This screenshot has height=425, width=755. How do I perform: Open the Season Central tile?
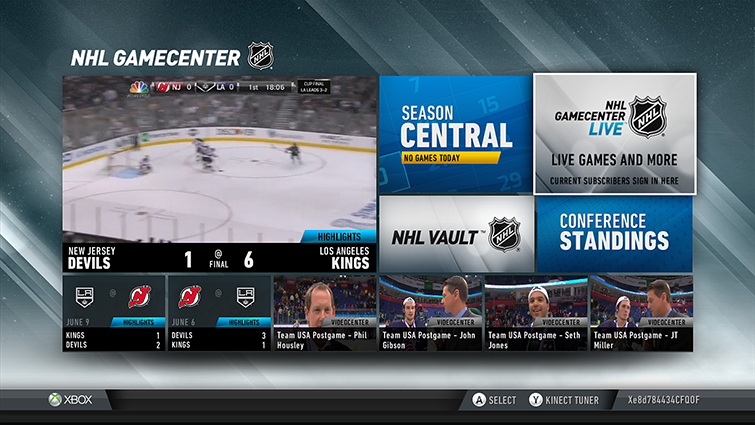point(455,133)
